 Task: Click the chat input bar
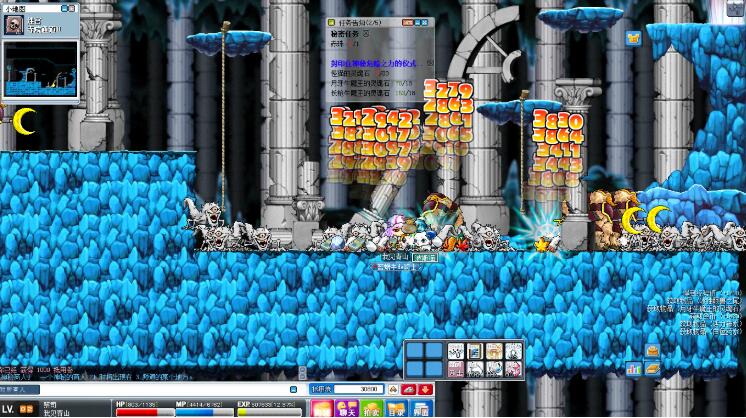pyautogui.click(x=150, y=388)
